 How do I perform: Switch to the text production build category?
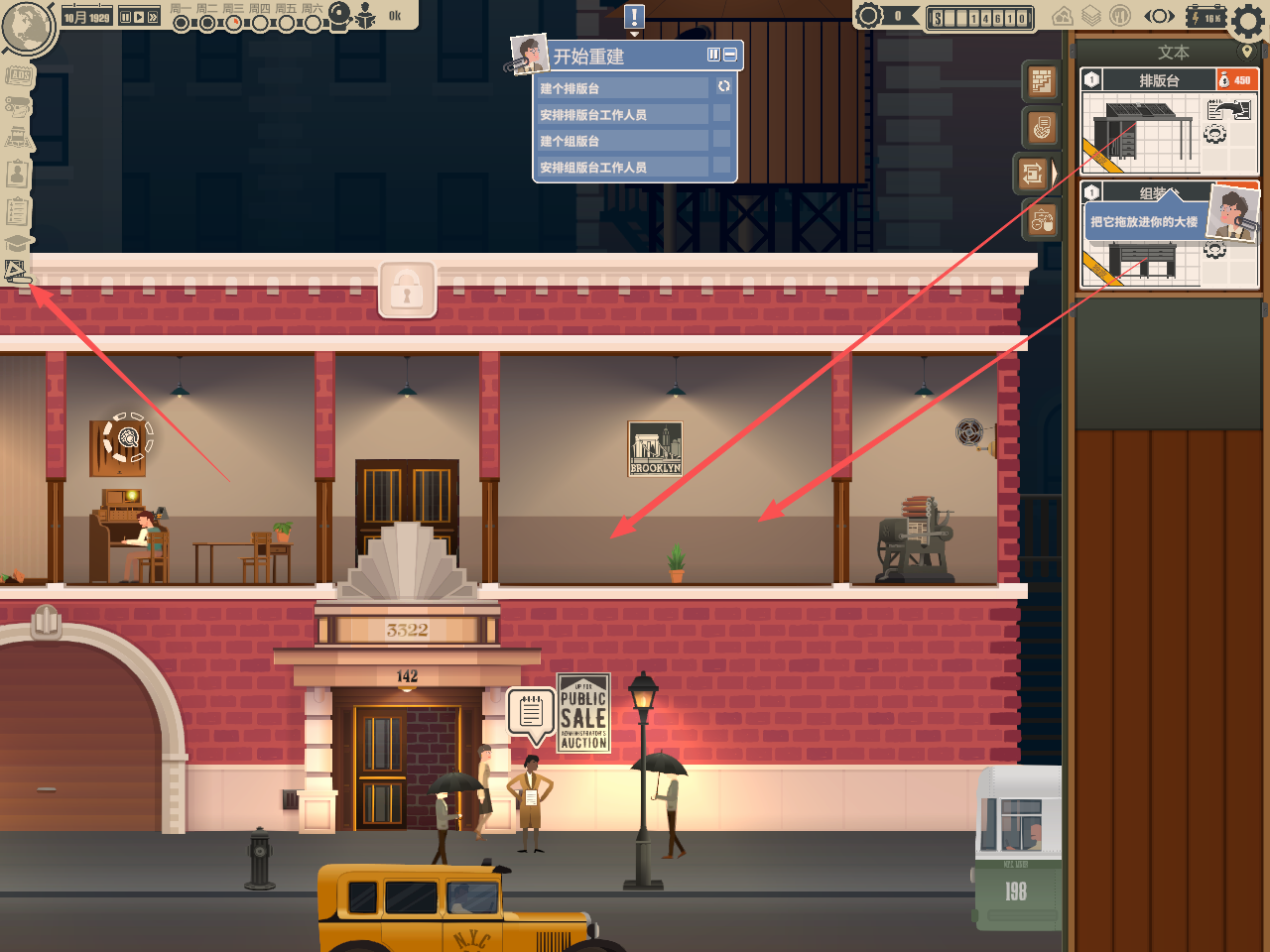tap(1033, 175)
